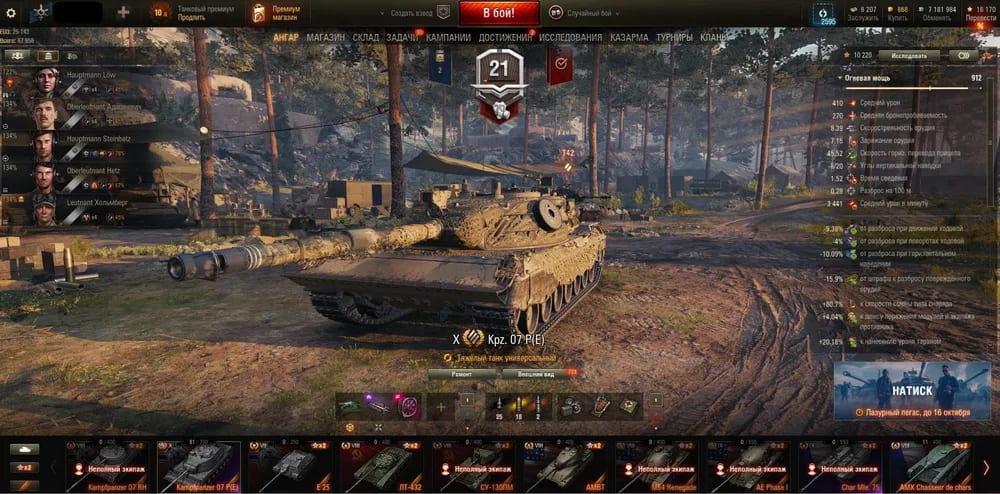Open the Создать взвод platoon dropdown
Screen dimensions: 1000x494
click(412, 14)
